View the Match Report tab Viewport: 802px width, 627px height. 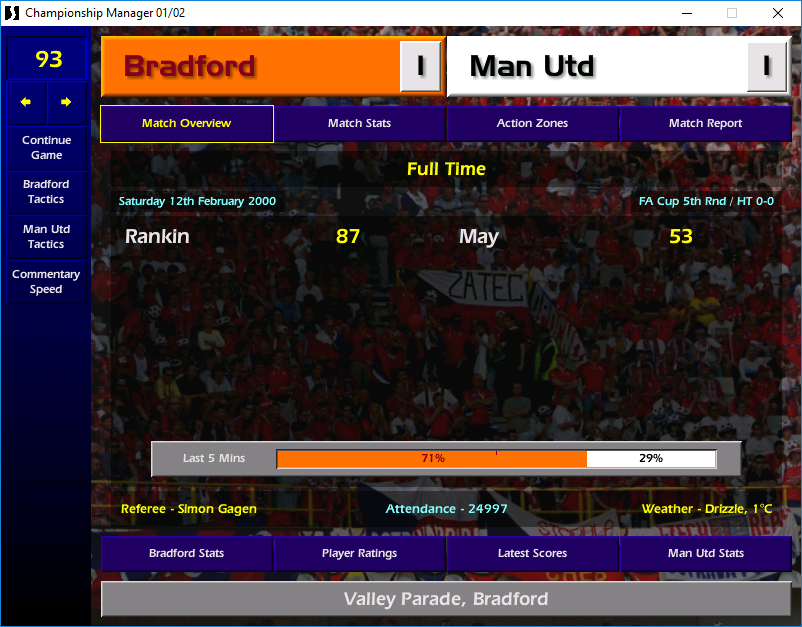pyautogui.click(x=705, y=124)
